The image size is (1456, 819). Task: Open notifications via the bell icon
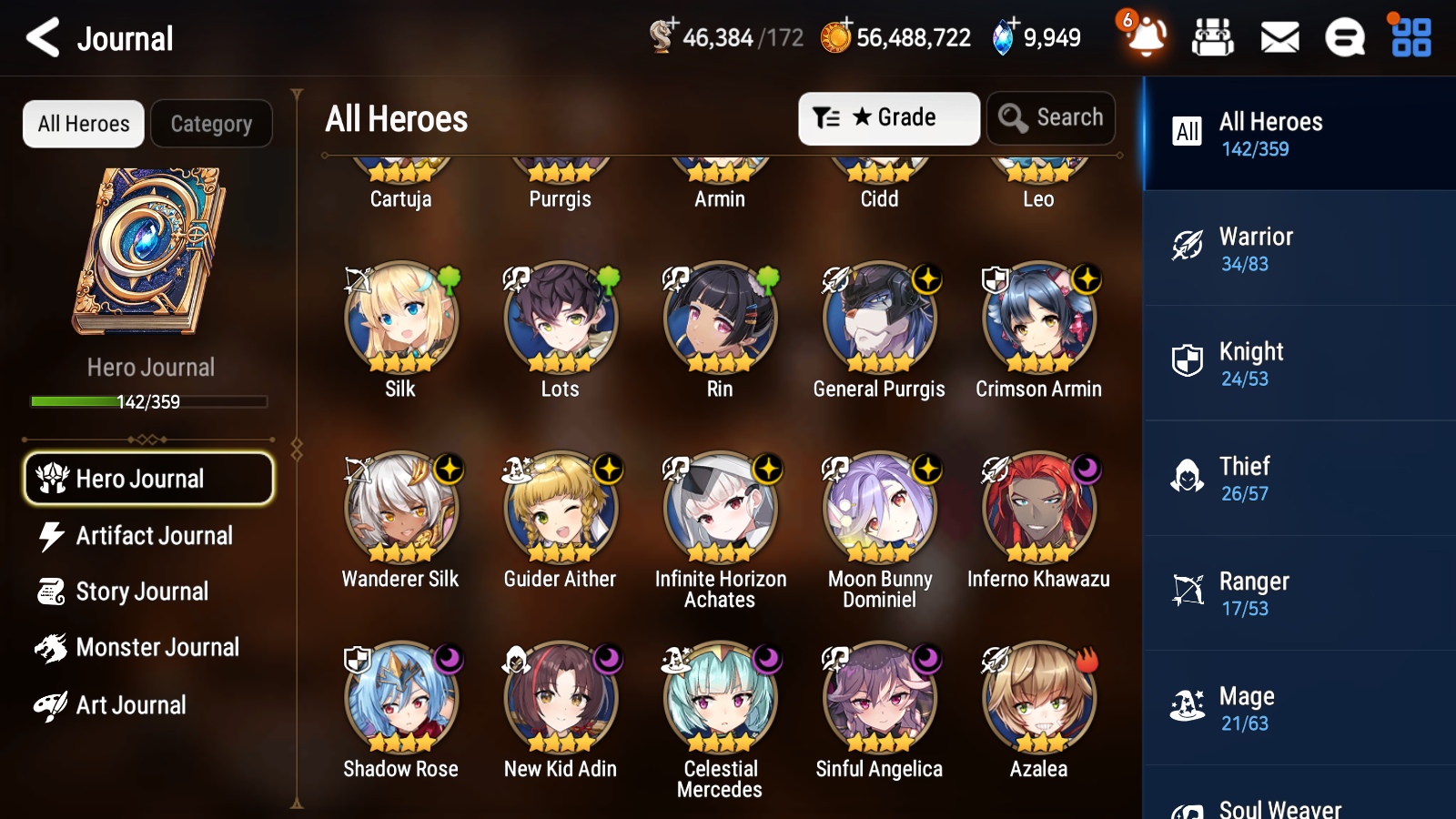point(1146,40)
